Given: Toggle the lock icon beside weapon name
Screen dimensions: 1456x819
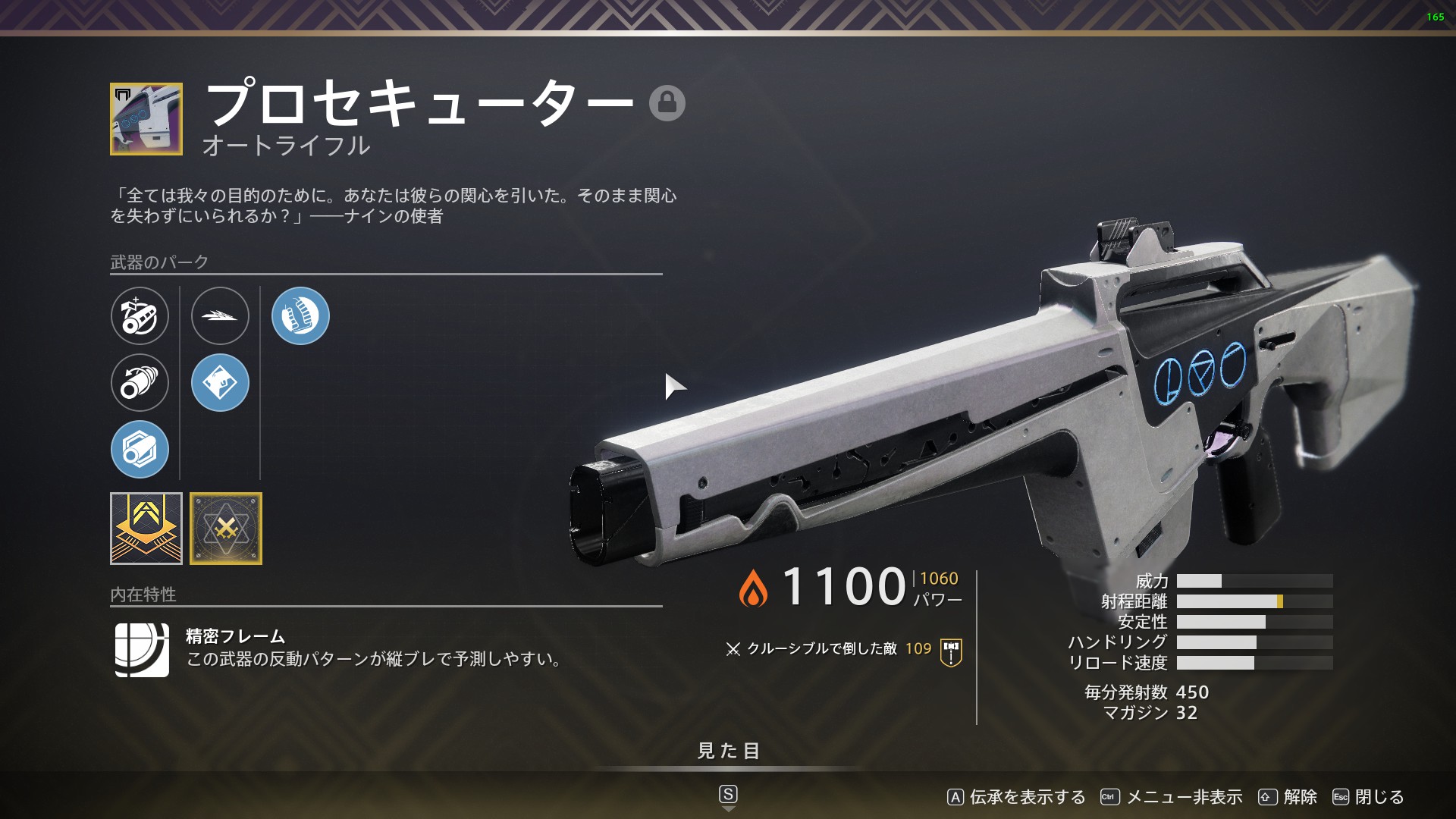Looking at the screenshot, I should pyautogui.click(x=667, y=103).
